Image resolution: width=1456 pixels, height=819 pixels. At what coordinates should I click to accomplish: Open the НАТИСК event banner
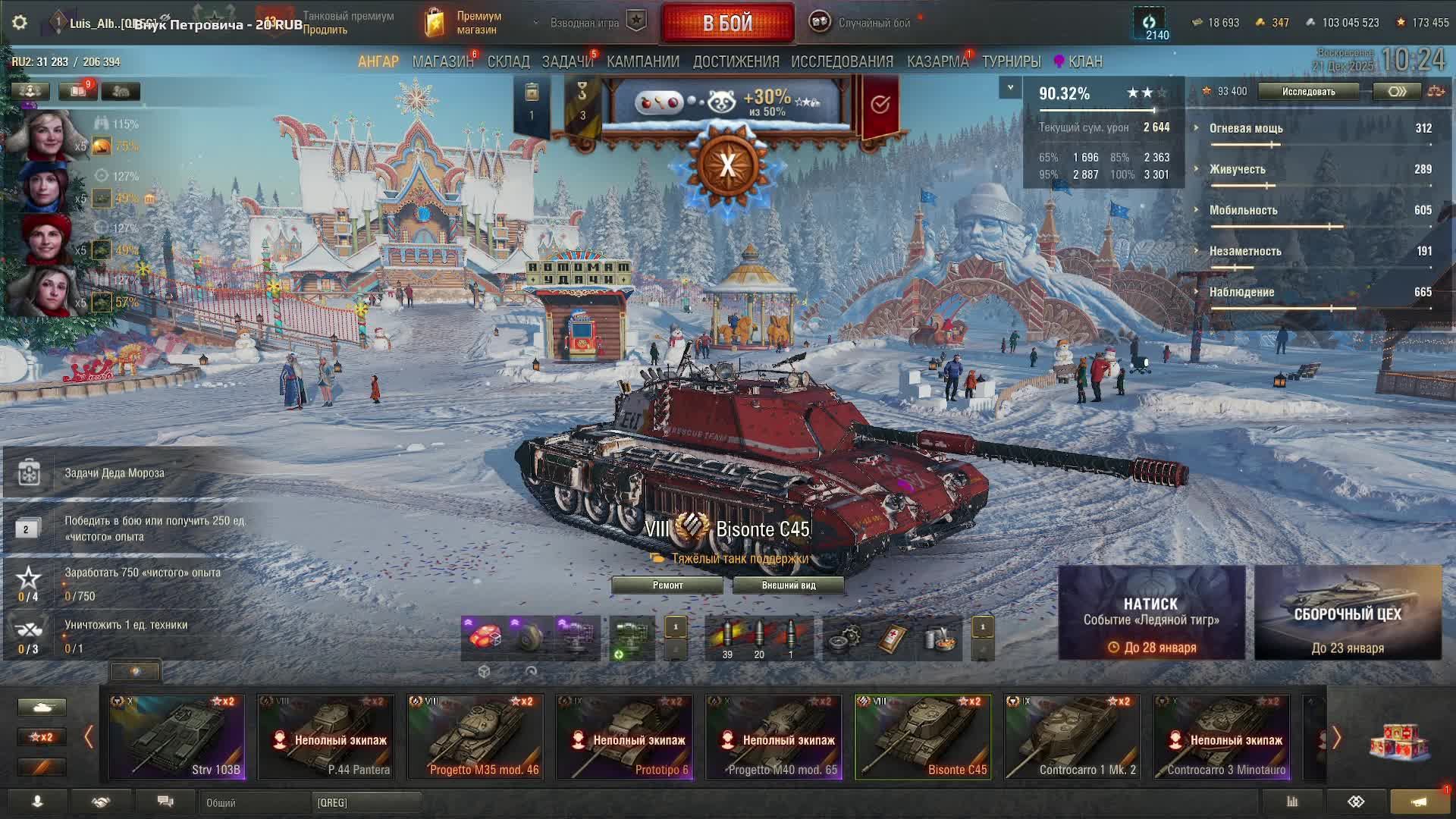click(1151, 613)
